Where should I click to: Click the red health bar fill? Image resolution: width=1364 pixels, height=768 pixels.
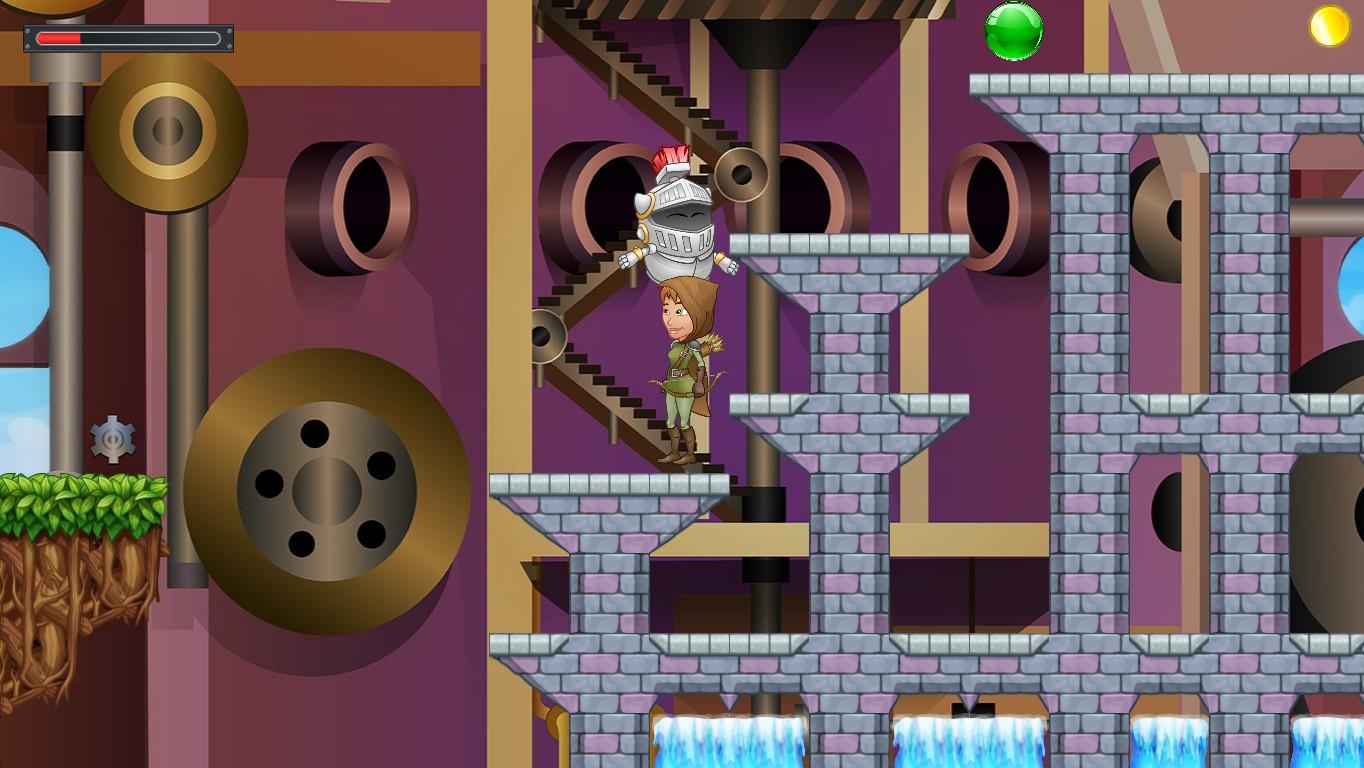tap(60, 38)
